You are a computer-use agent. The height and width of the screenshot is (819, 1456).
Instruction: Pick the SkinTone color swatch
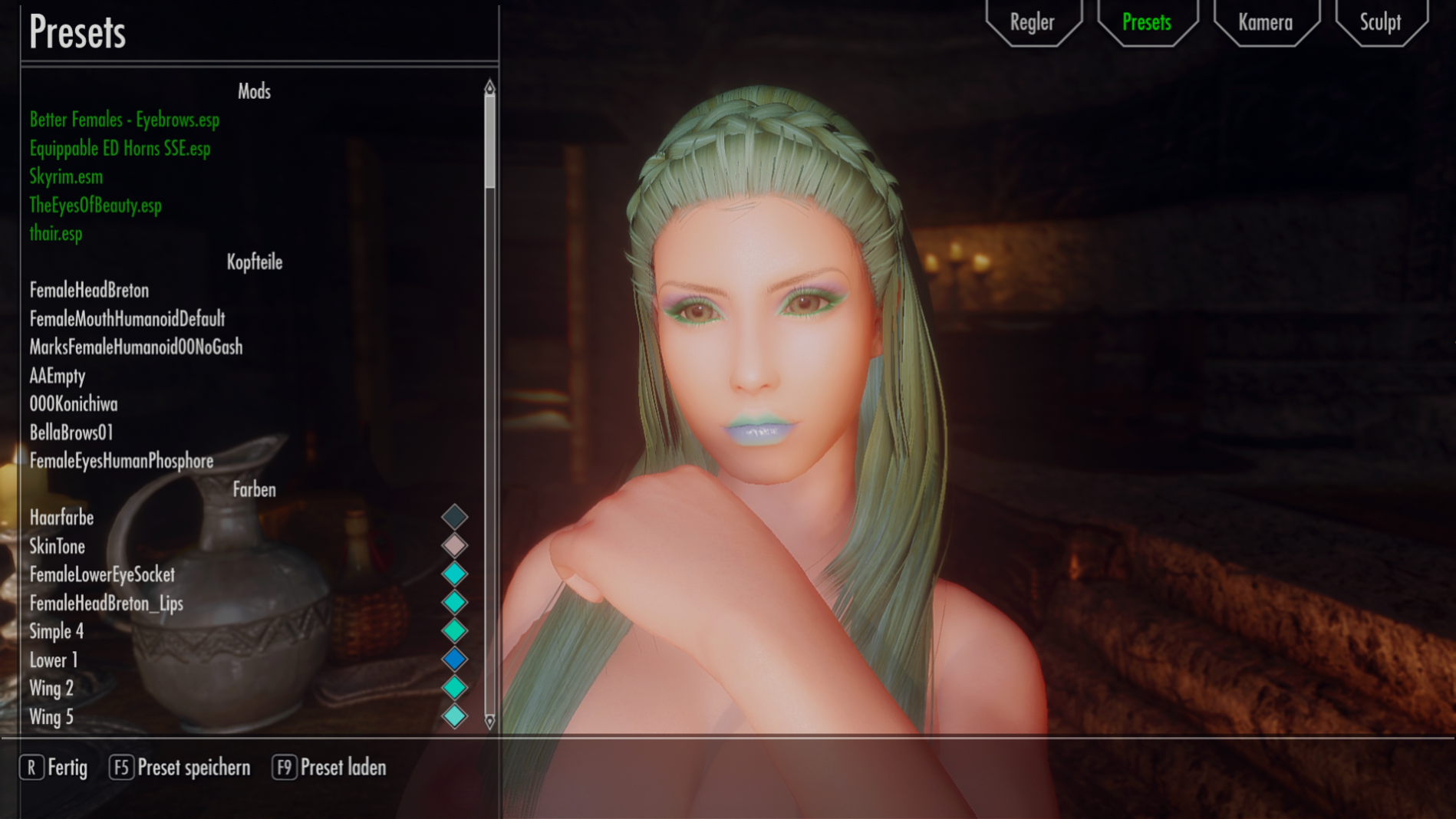(x=454, y=545)
